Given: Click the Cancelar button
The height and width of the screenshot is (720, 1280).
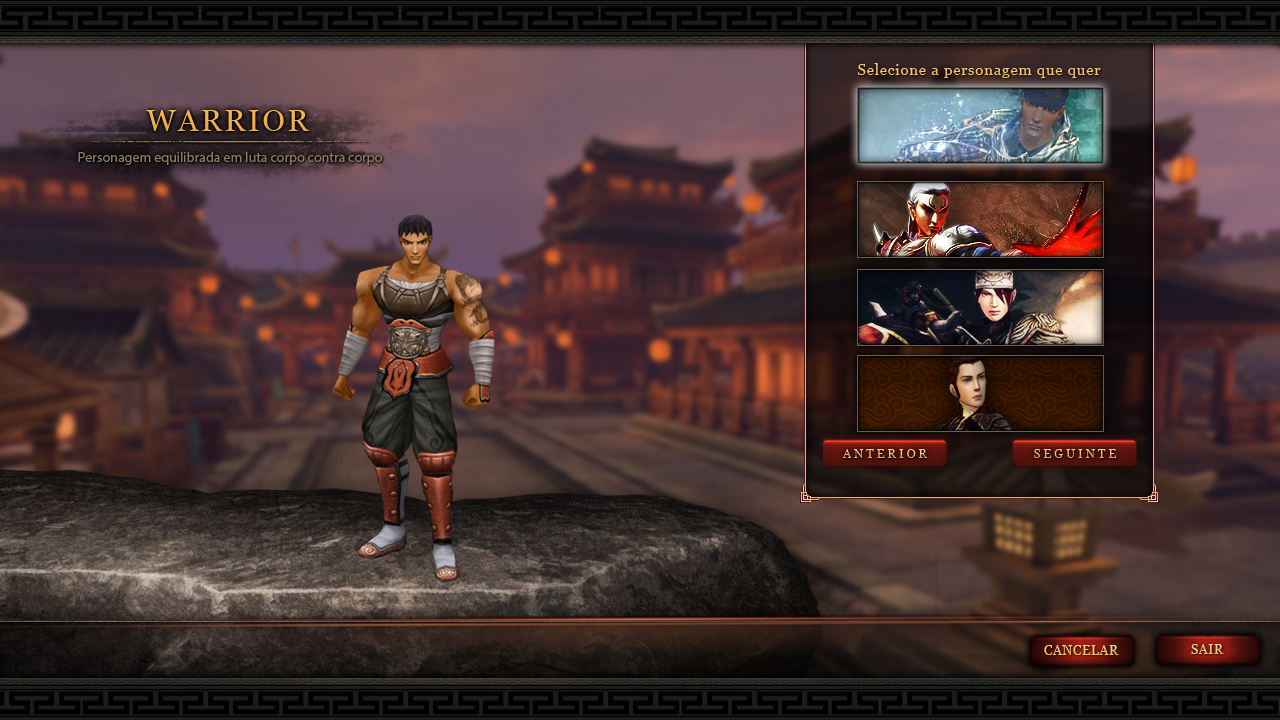Looking at the screenshot, I should (1081, 651).
